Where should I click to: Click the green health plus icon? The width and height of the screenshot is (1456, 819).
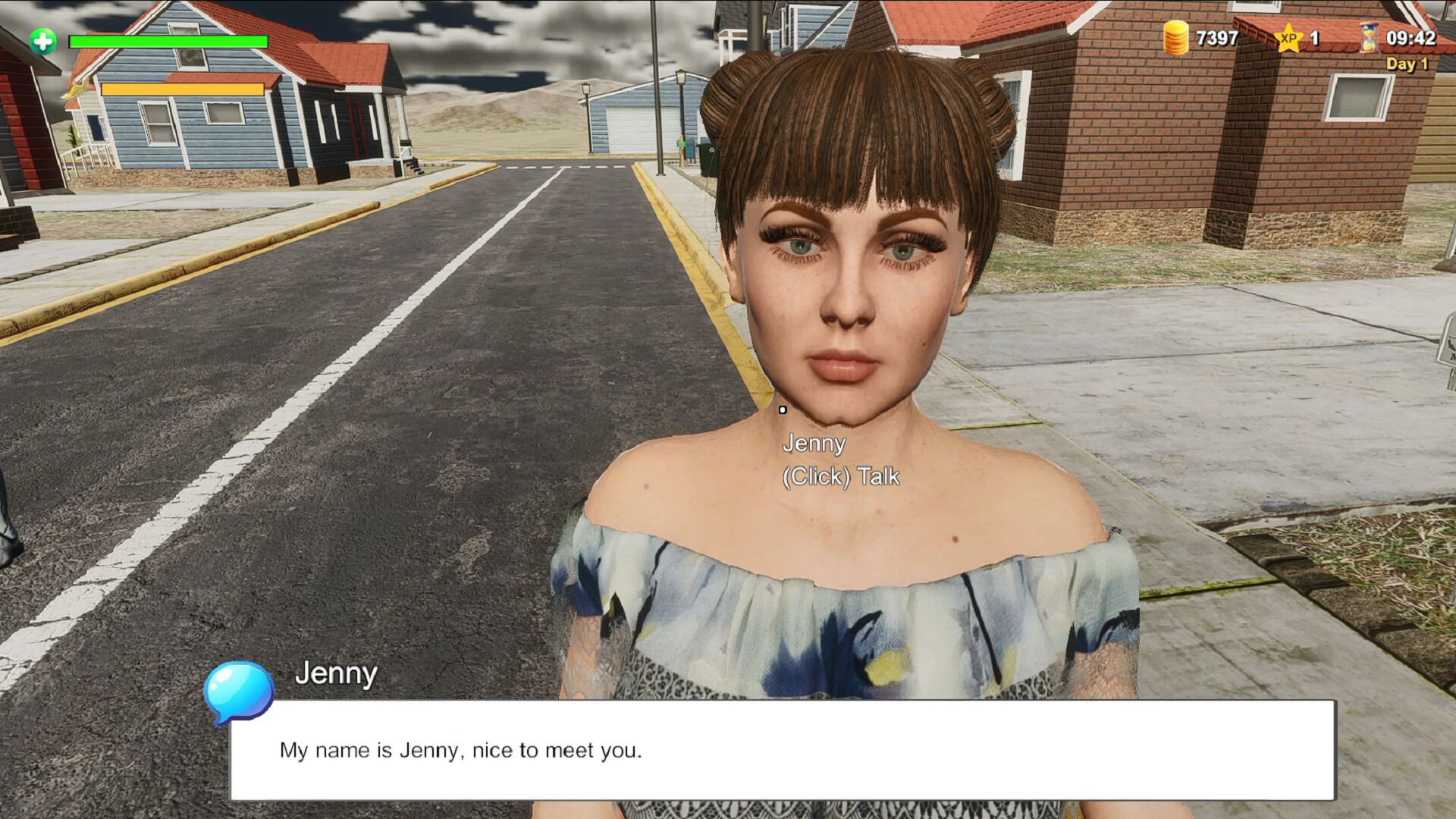click(x=43, y=40)
